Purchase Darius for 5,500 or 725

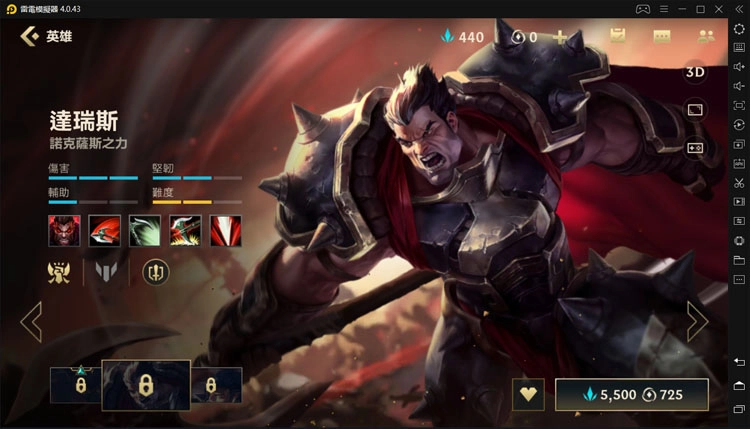tap(631, 394)
